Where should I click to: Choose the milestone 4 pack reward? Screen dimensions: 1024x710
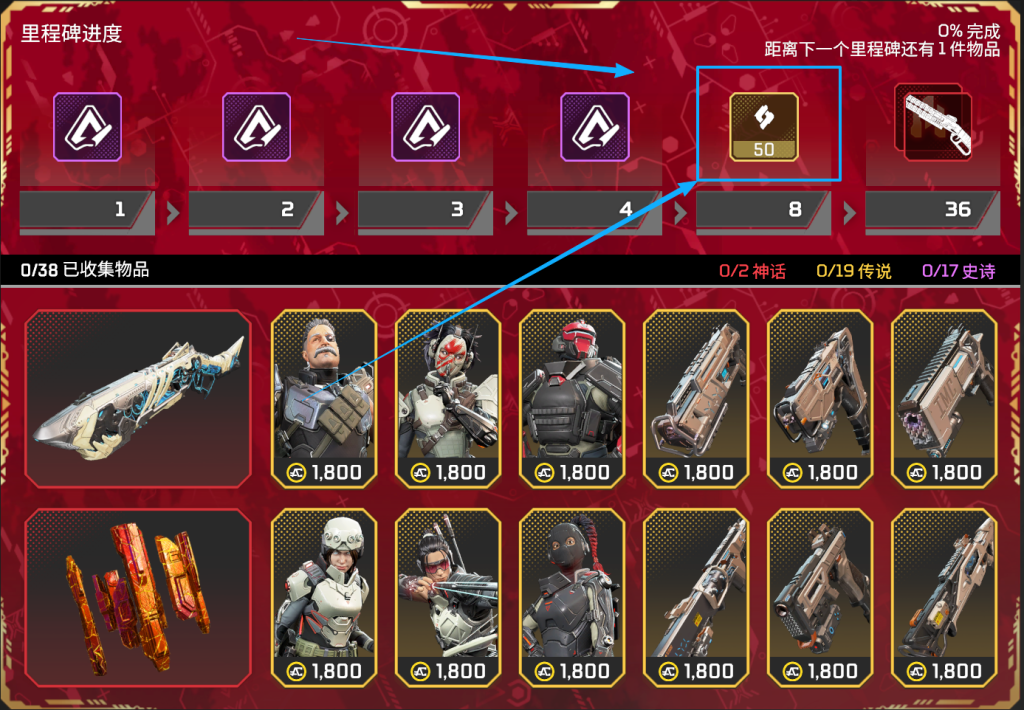[x=594, y=127]
